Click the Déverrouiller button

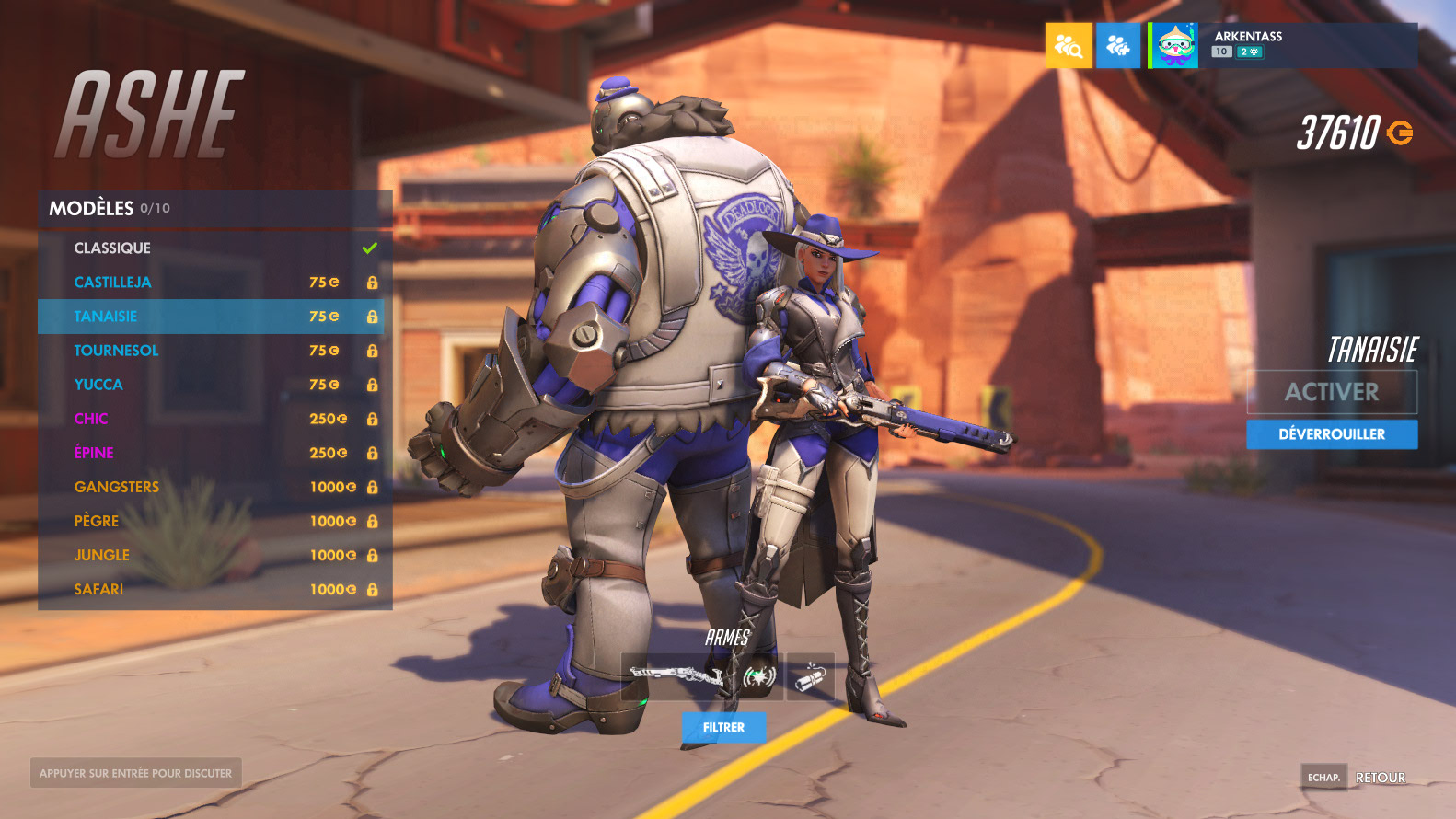tap(1332, 434)
